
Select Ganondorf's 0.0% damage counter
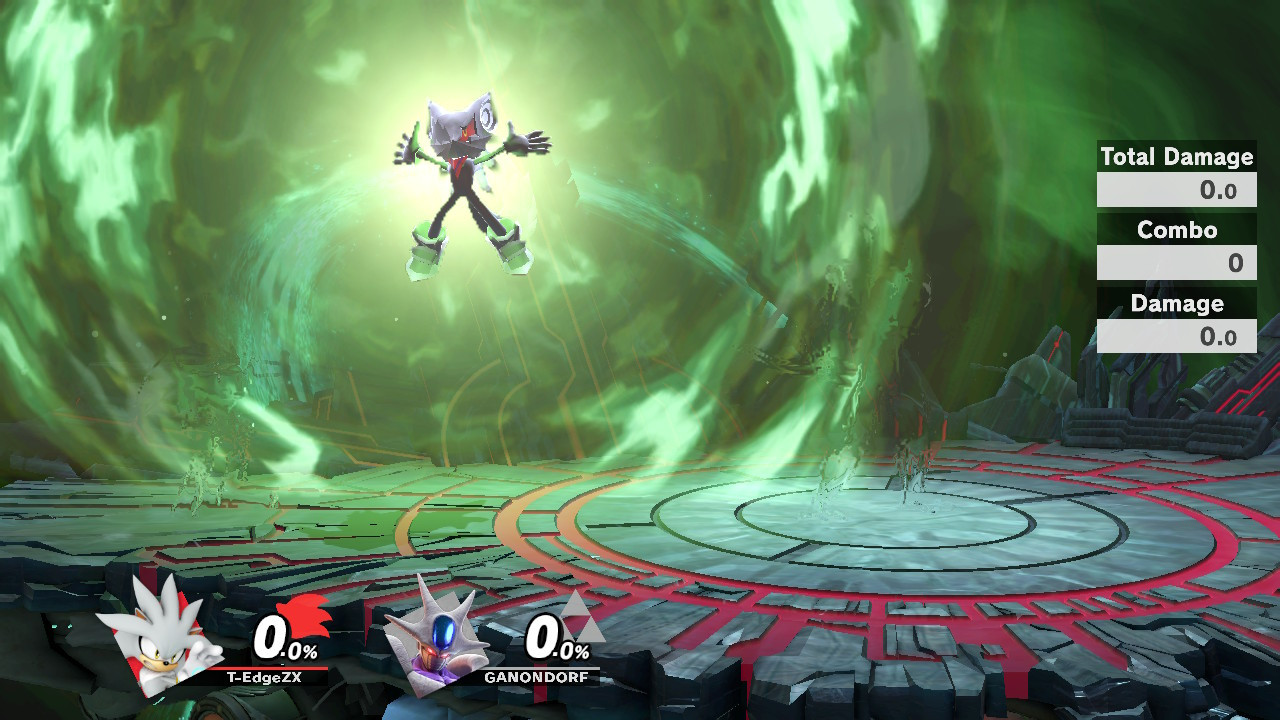tap(556, 638)
